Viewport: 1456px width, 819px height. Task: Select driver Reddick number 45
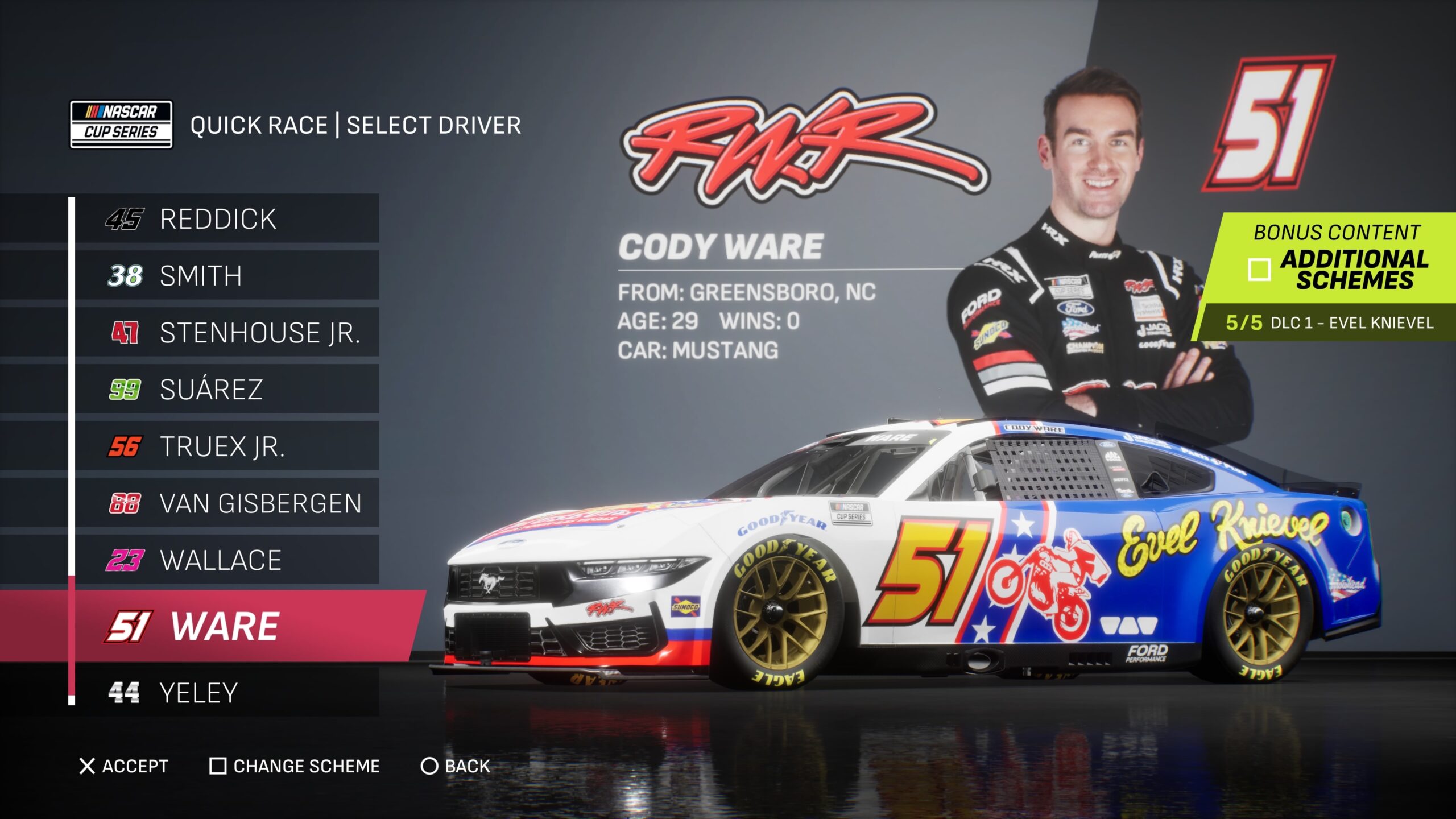[218, 219]
